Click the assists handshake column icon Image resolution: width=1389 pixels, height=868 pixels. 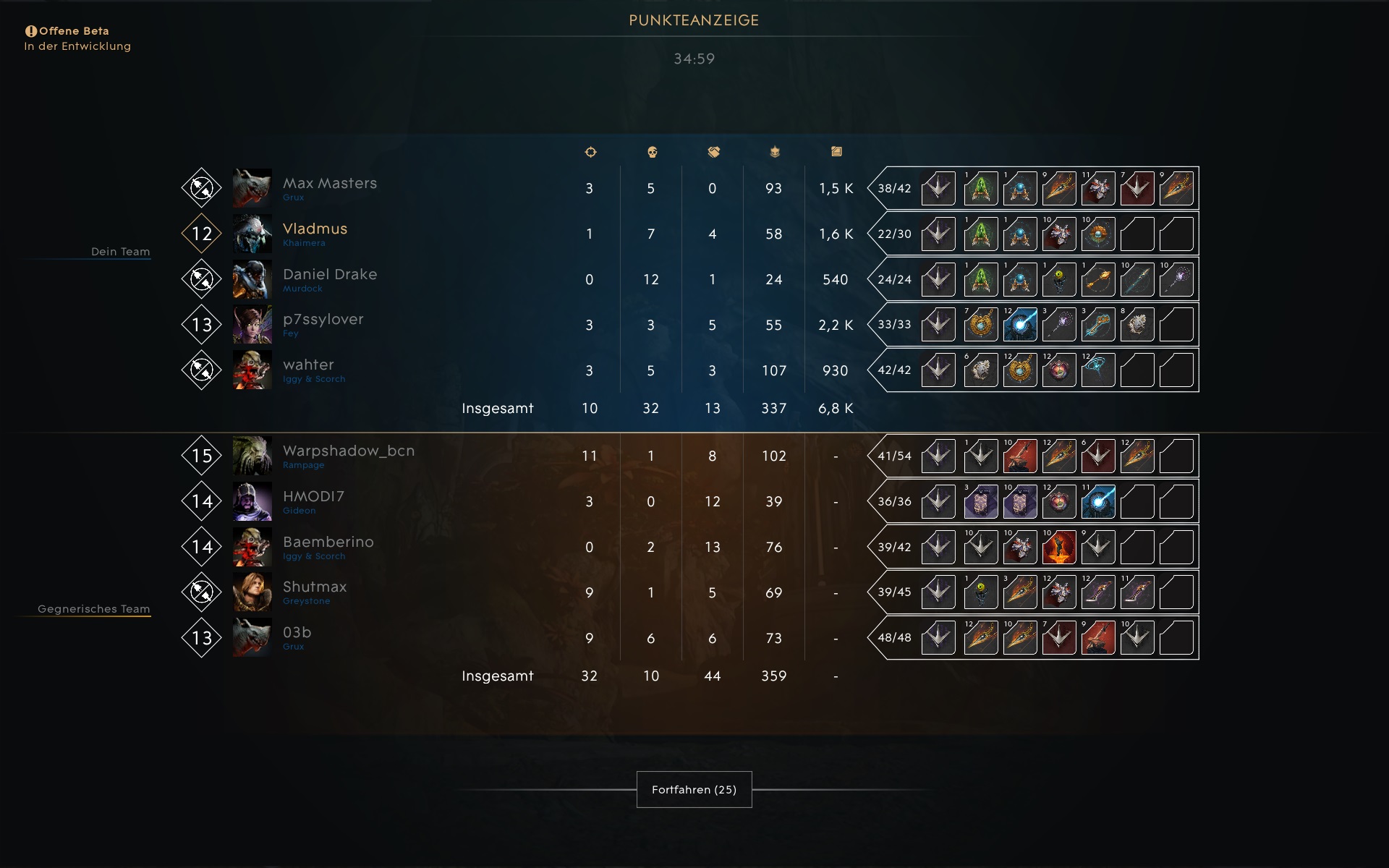pyautogui.click(x=713, y=152)
